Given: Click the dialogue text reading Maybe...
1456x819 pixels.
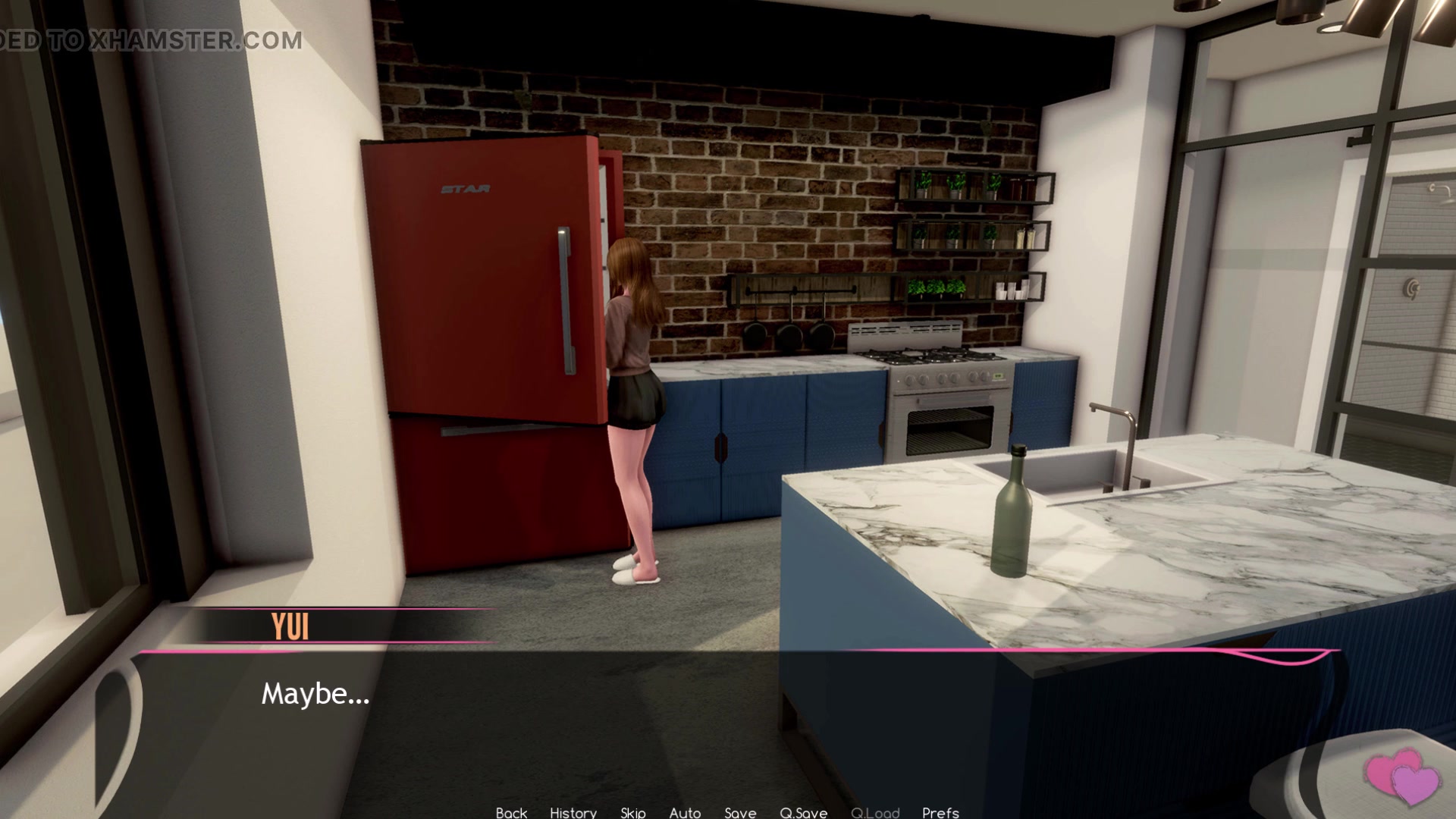Looking at the screenshot, I should pyautogui.click(x=315, y=694).
